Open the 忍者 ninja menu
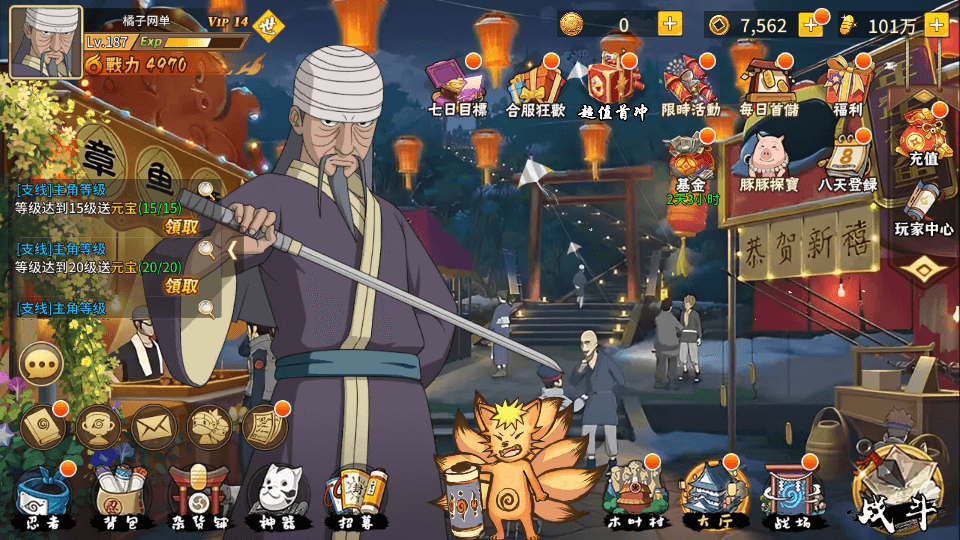Screen dimensions: 960x540 coord(43,495)
